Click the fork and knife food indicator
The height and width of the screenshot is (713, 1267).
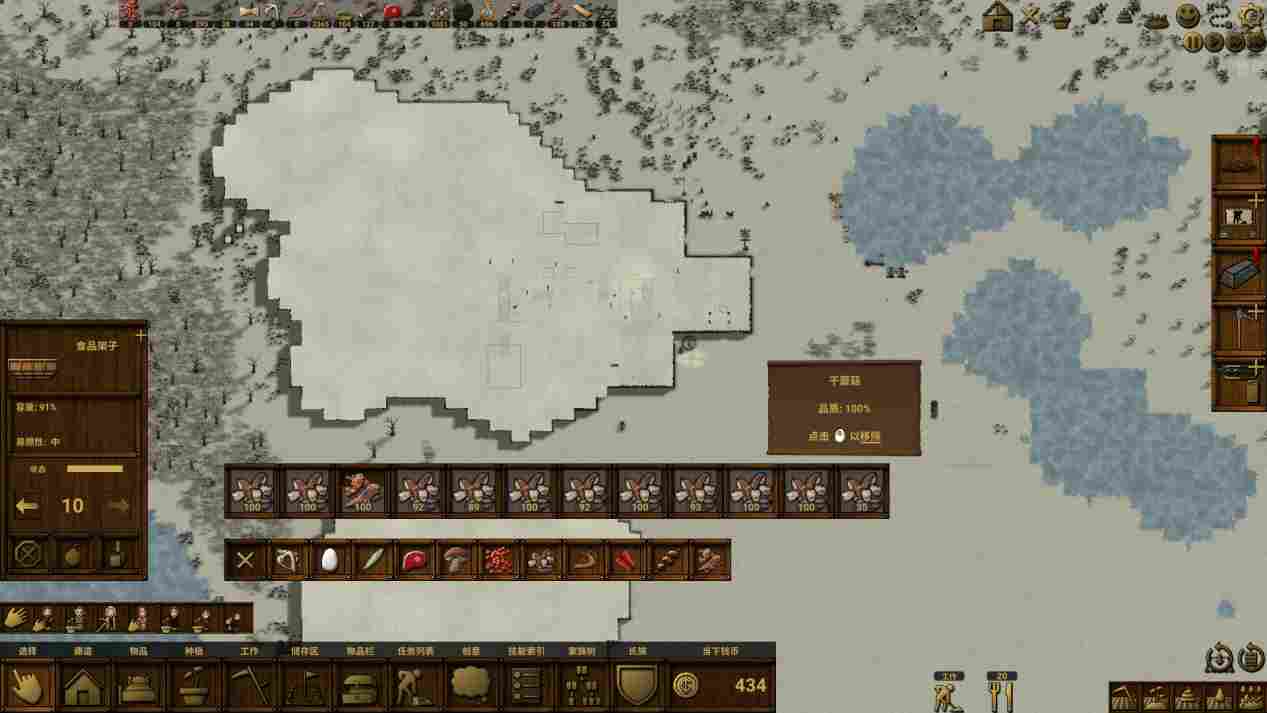pos(1001,694)
